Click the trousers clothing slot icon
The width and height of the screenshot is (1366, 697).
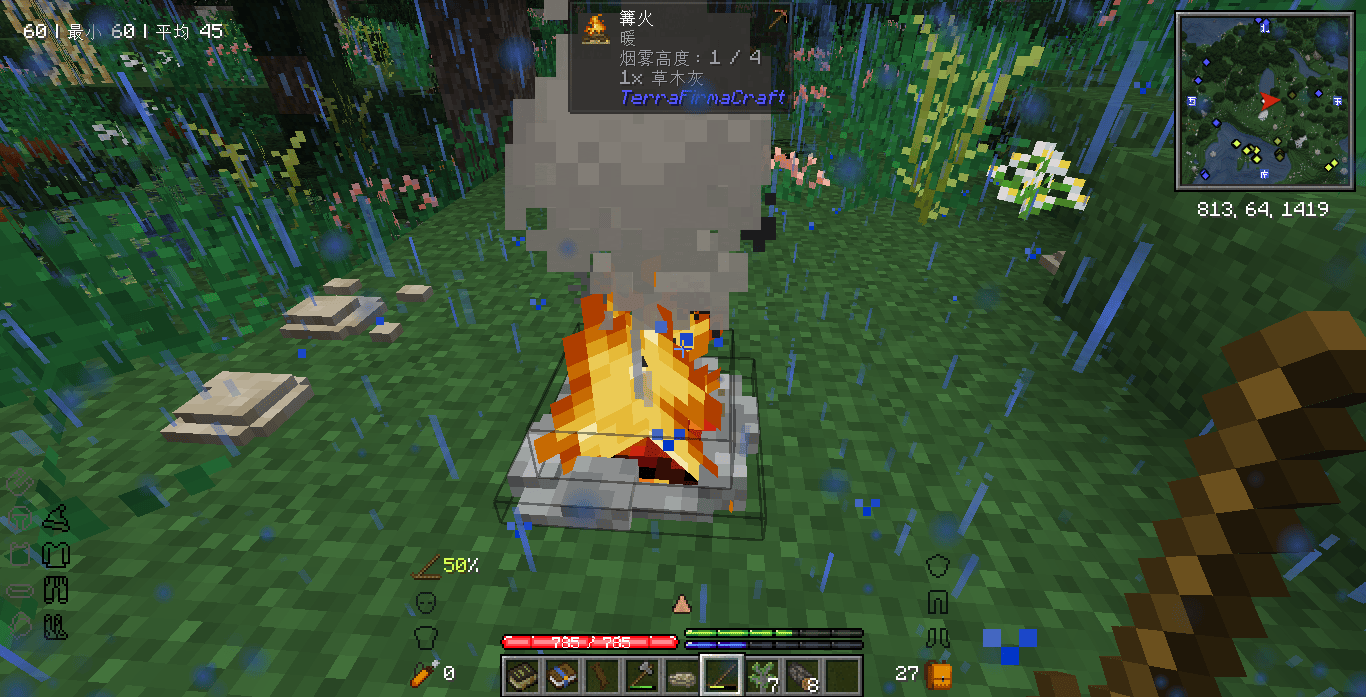click(55, 590)
